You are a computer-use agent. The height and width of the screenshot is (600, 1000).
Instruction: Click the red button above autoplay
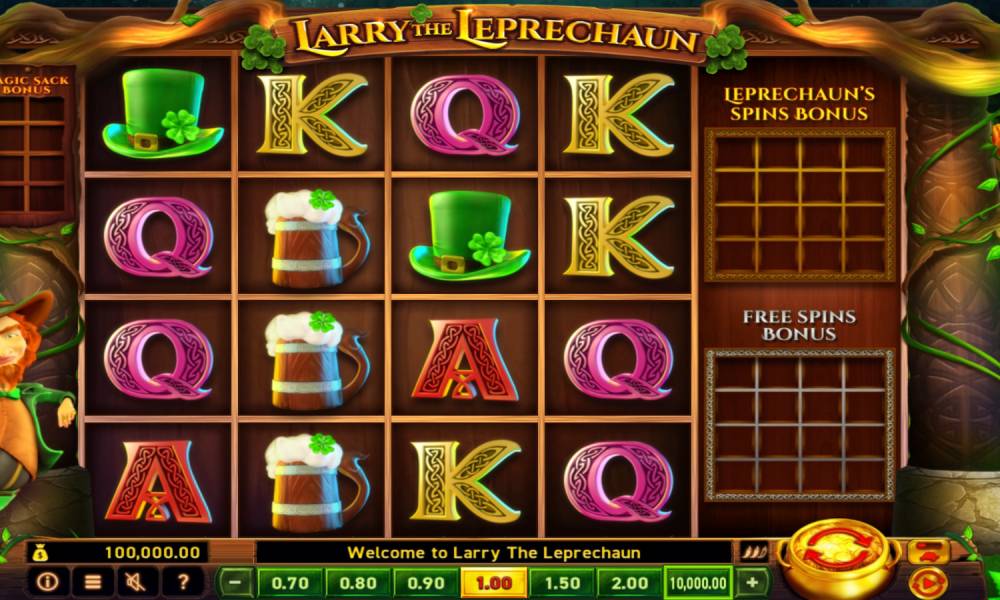[926, 551]
